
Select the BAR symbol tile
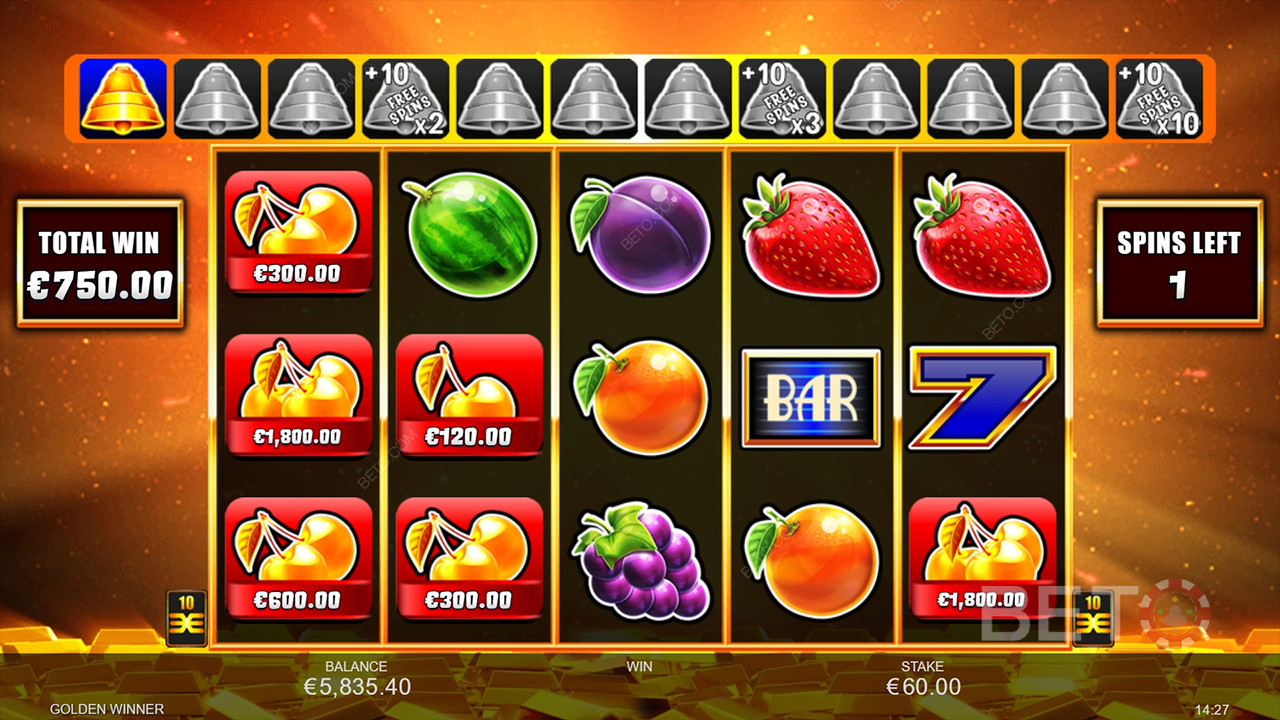tap(811, 398)
